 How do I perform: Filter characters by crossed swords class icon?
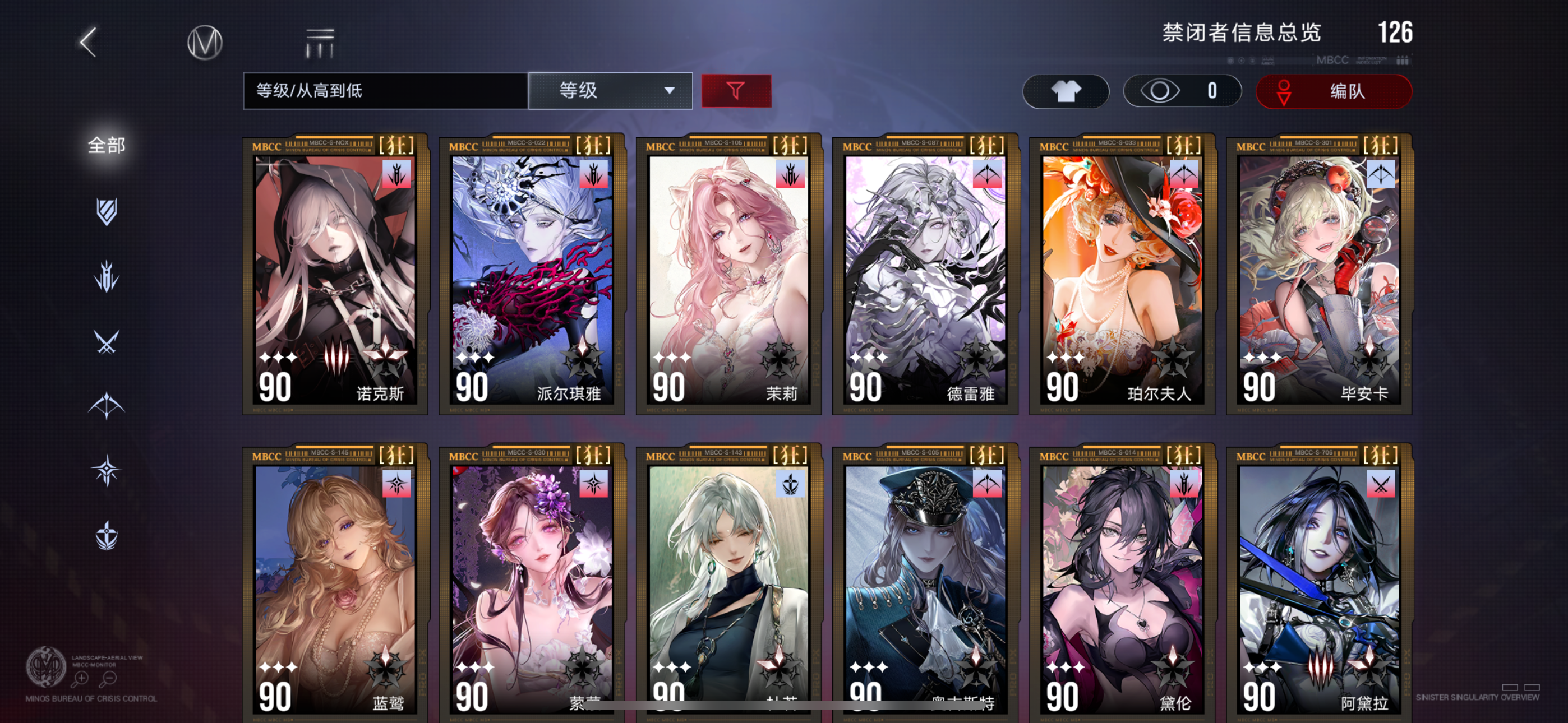click(106, 340)
